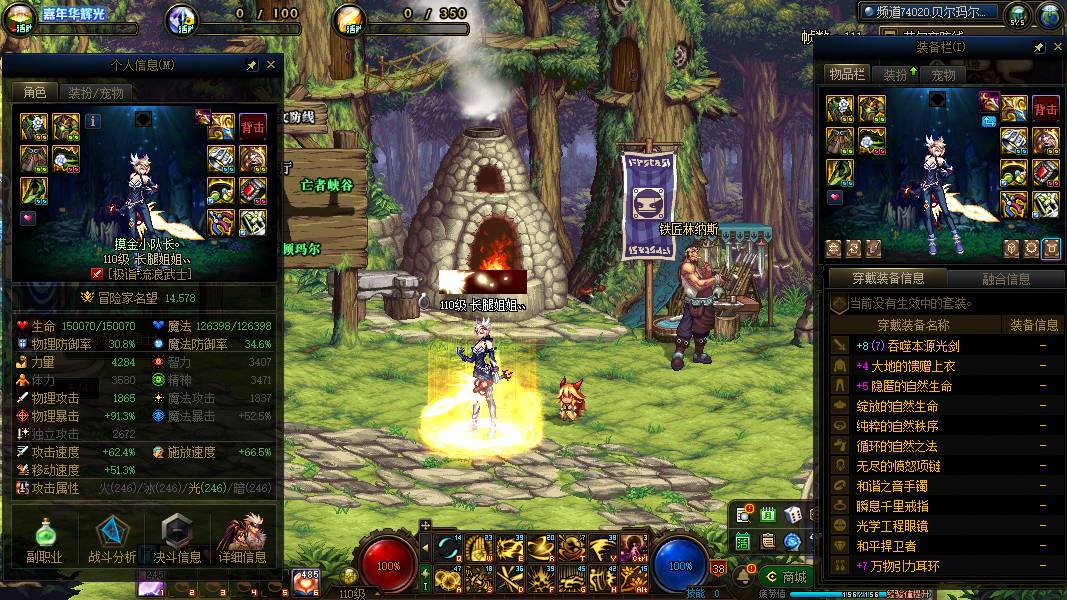Open 详细信息 detailed stats
The image size is (1067, 600).
[x=242, y=540]
